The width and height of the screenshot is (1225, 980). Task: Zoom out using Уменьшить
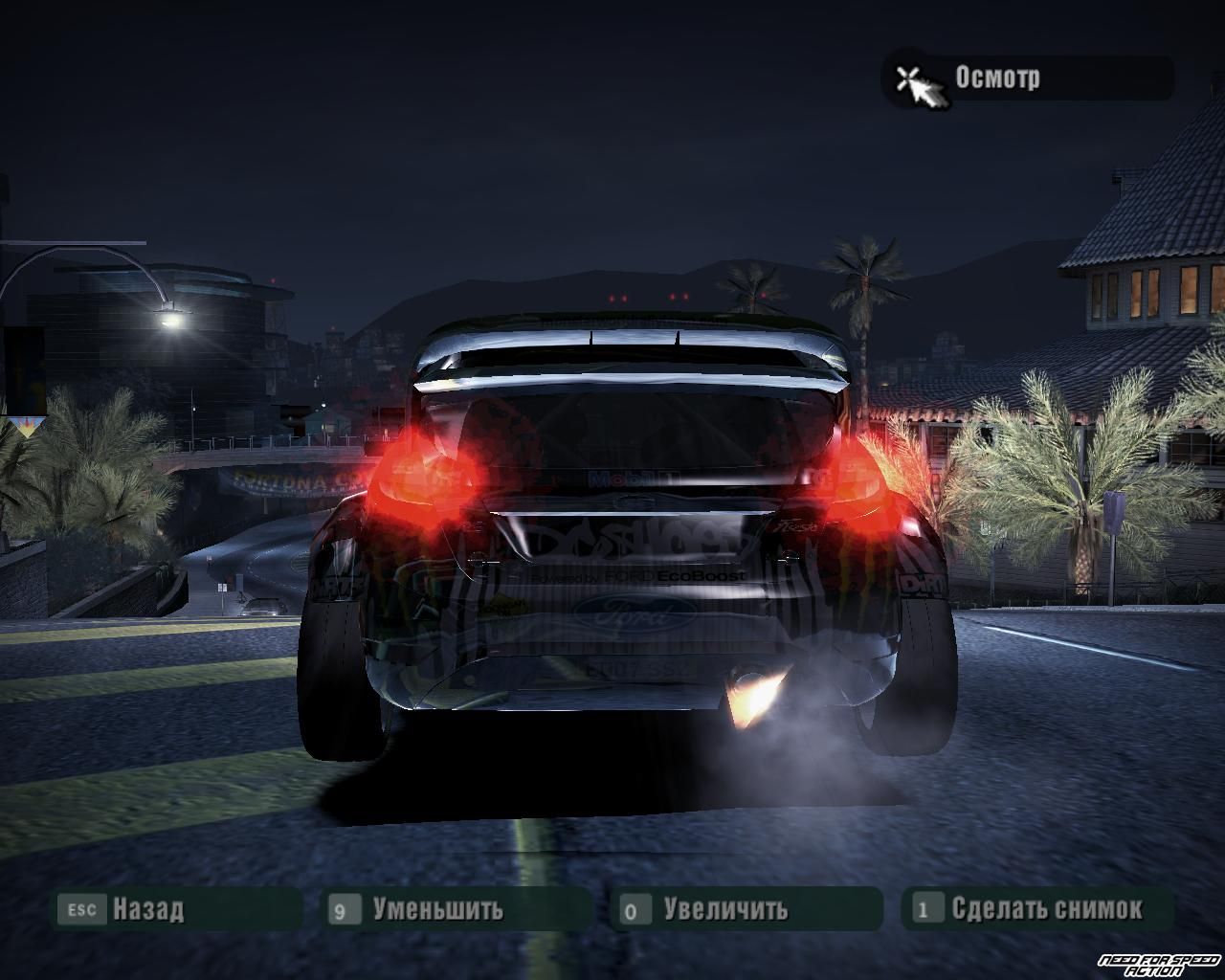437,908
